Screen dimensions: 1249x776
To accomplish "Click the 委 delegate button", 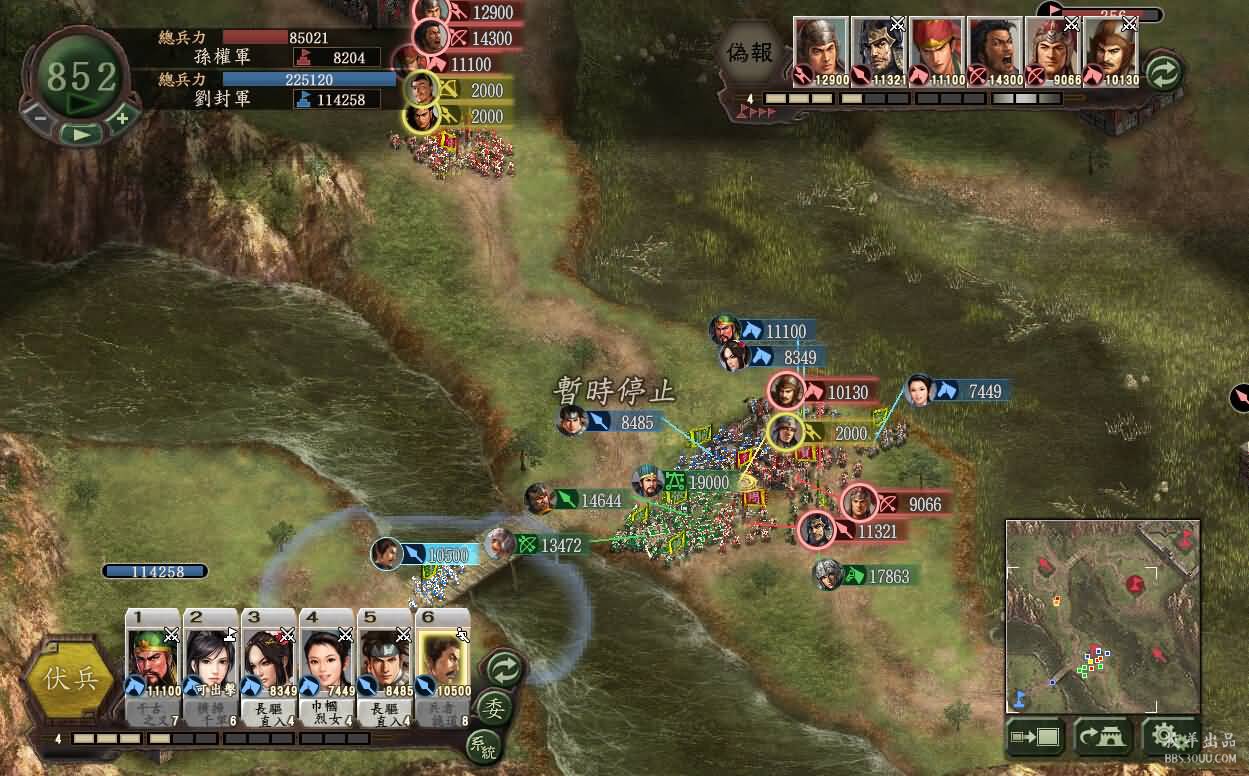I will click(493, 707).
